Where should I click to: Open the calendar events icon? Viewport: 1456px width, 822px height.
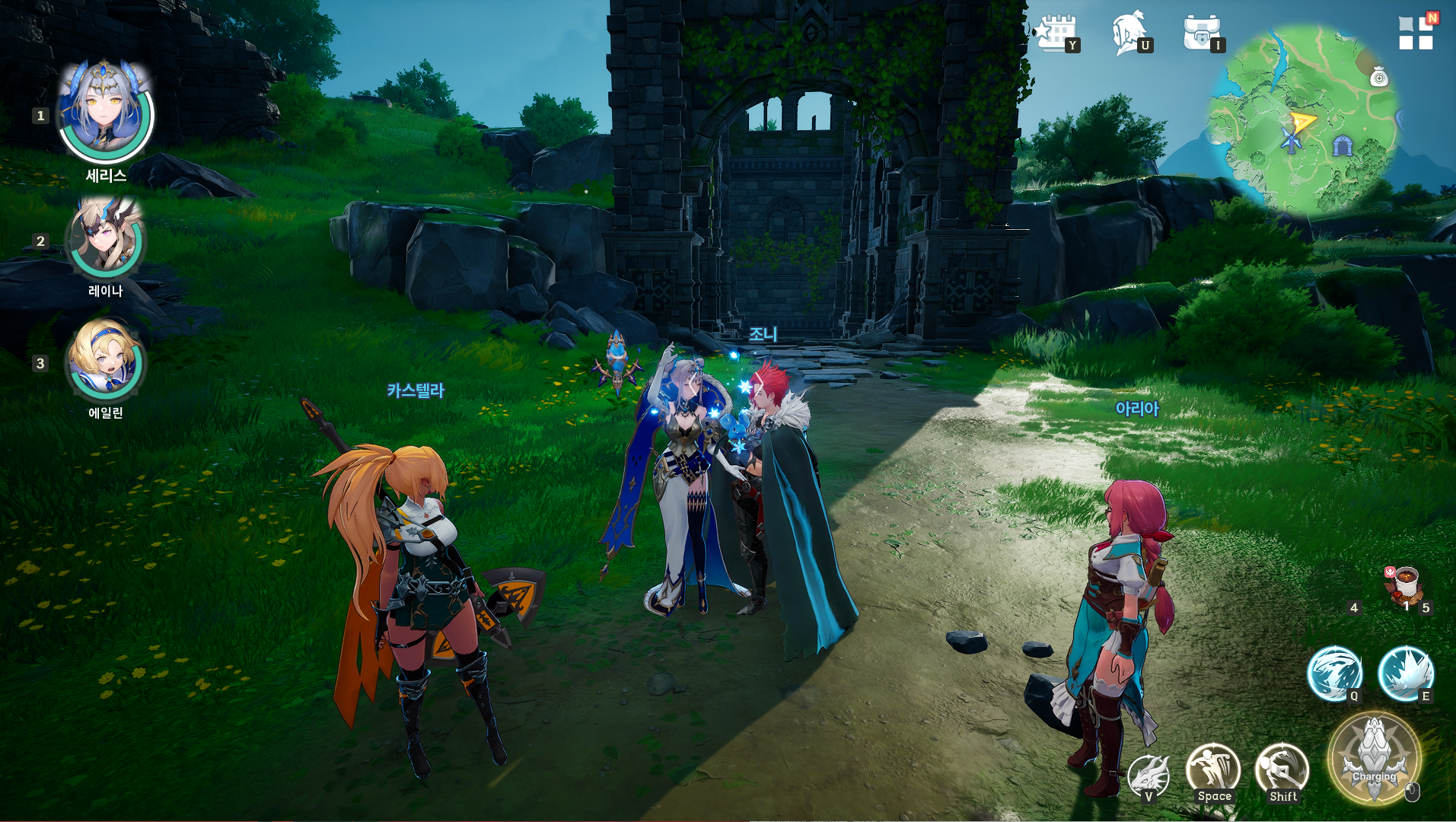(x=1056, y=33)
